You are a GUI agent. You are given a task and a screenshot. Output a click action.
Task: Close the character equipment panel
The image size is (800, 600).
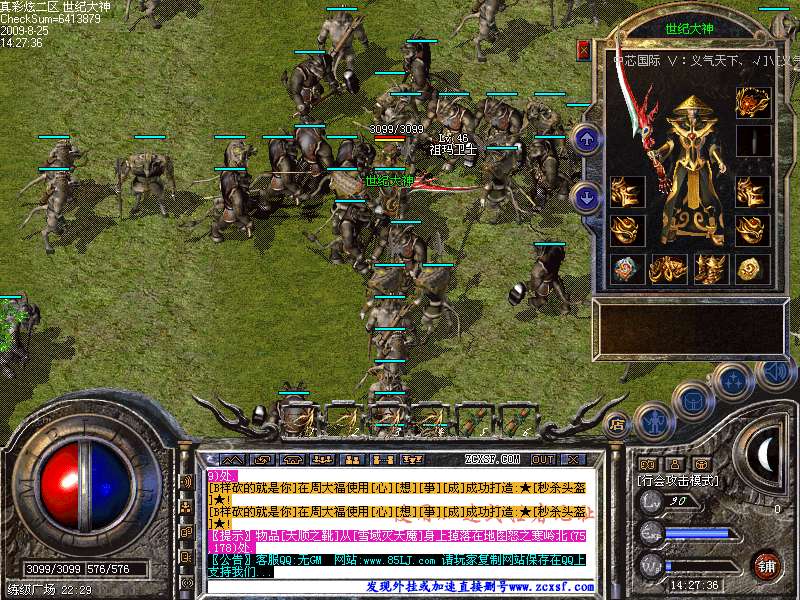584,50
